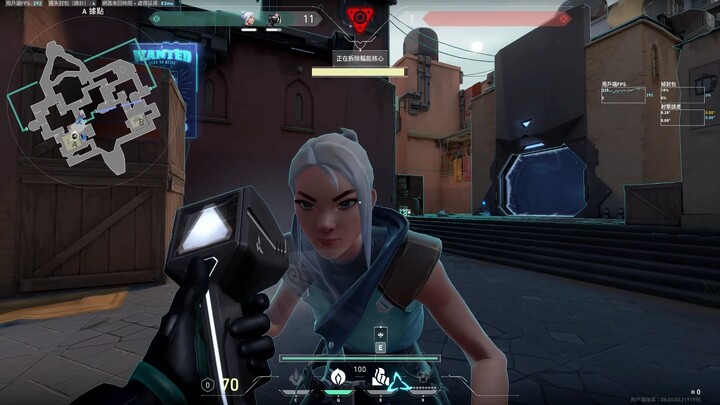
Task: Select the A site marker on minimap
Action: point(74,142)
